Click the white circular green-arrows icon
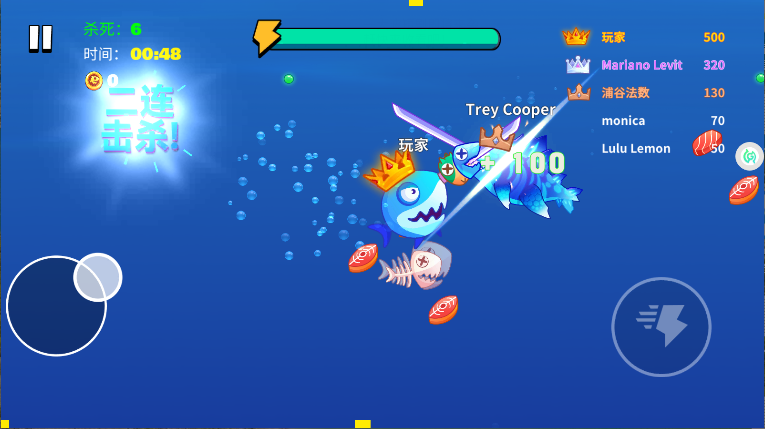 [x=749, y=156]
